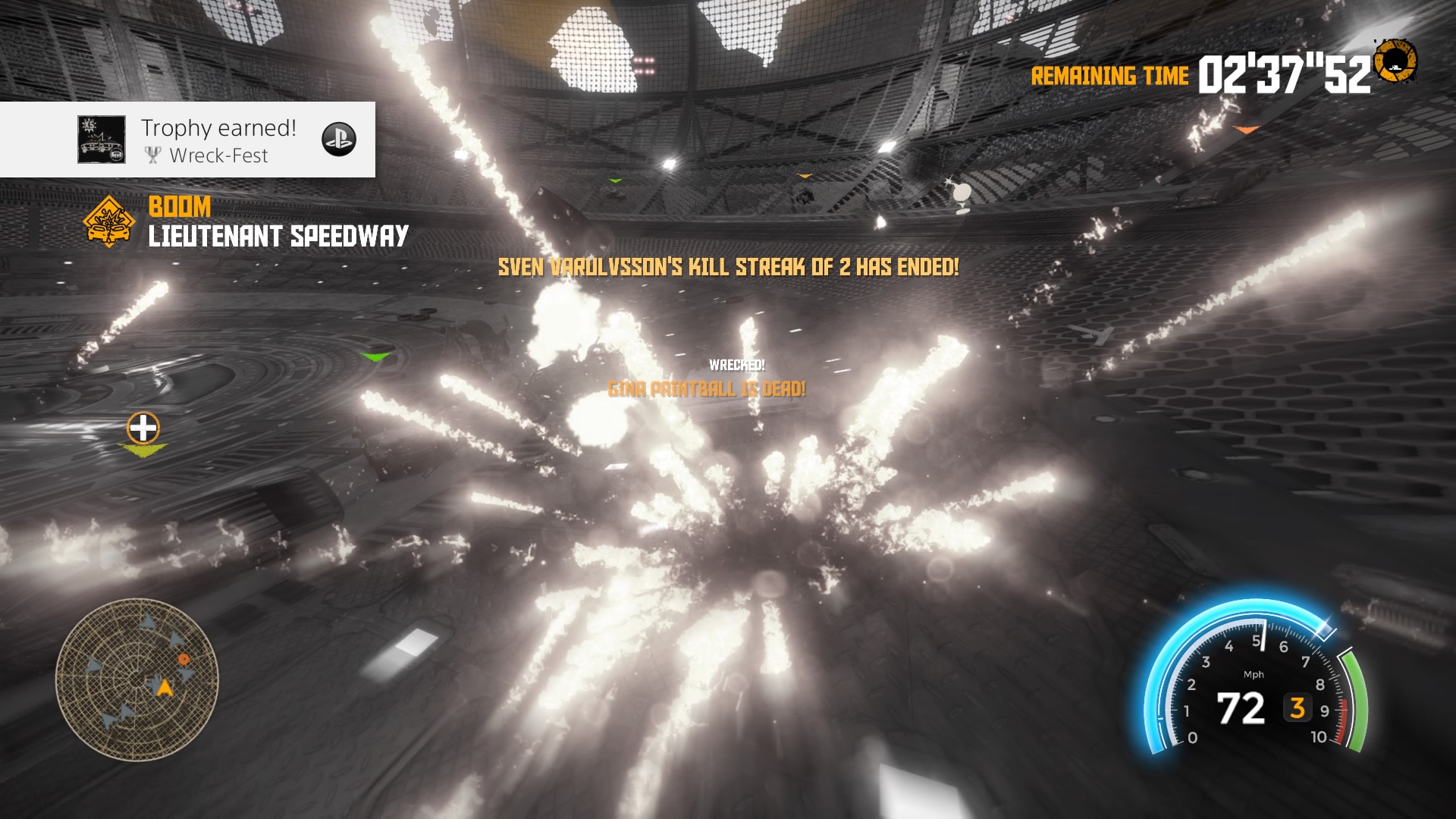Click the Wreck-Fest trophy thumbnail image
Image resolution: width=1456 pixels, height=819 pixels.
[102, 140]
